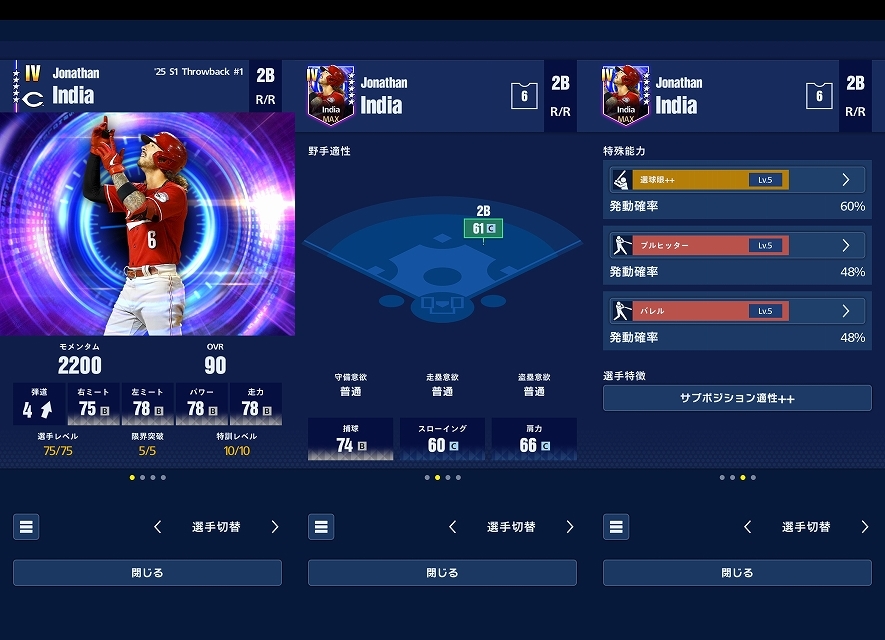Switch to previous player in the fielder aptitude panel

pos(453,527)
